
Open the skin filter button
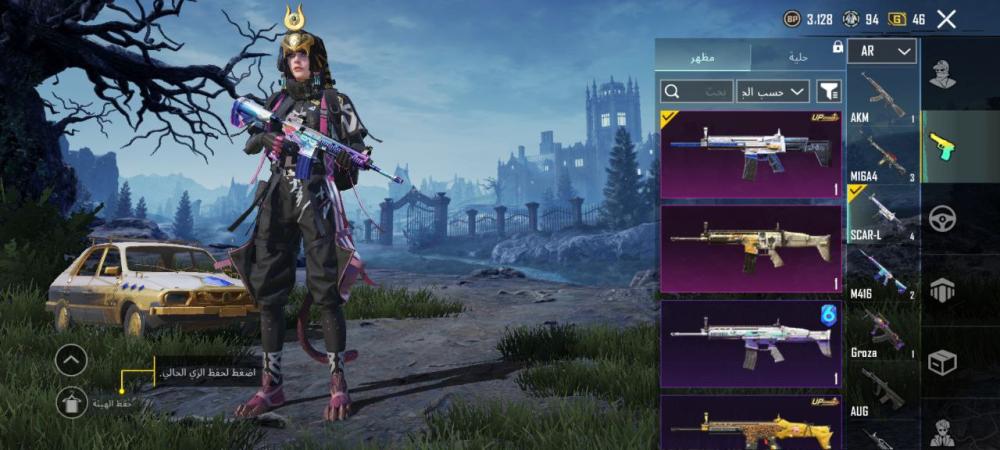click(x=829, y=92)
